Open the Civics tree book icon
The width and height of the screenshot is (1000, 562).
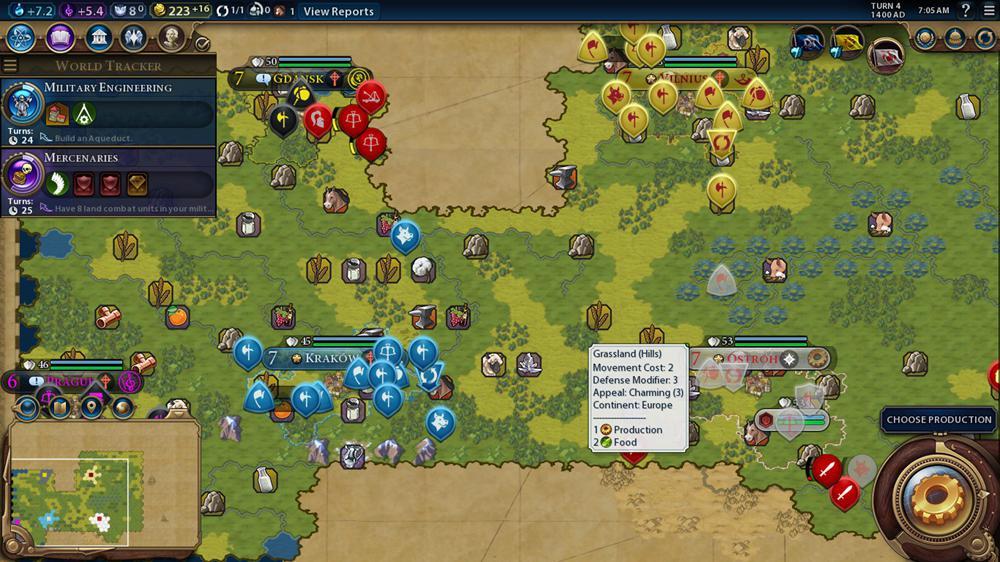60,39
